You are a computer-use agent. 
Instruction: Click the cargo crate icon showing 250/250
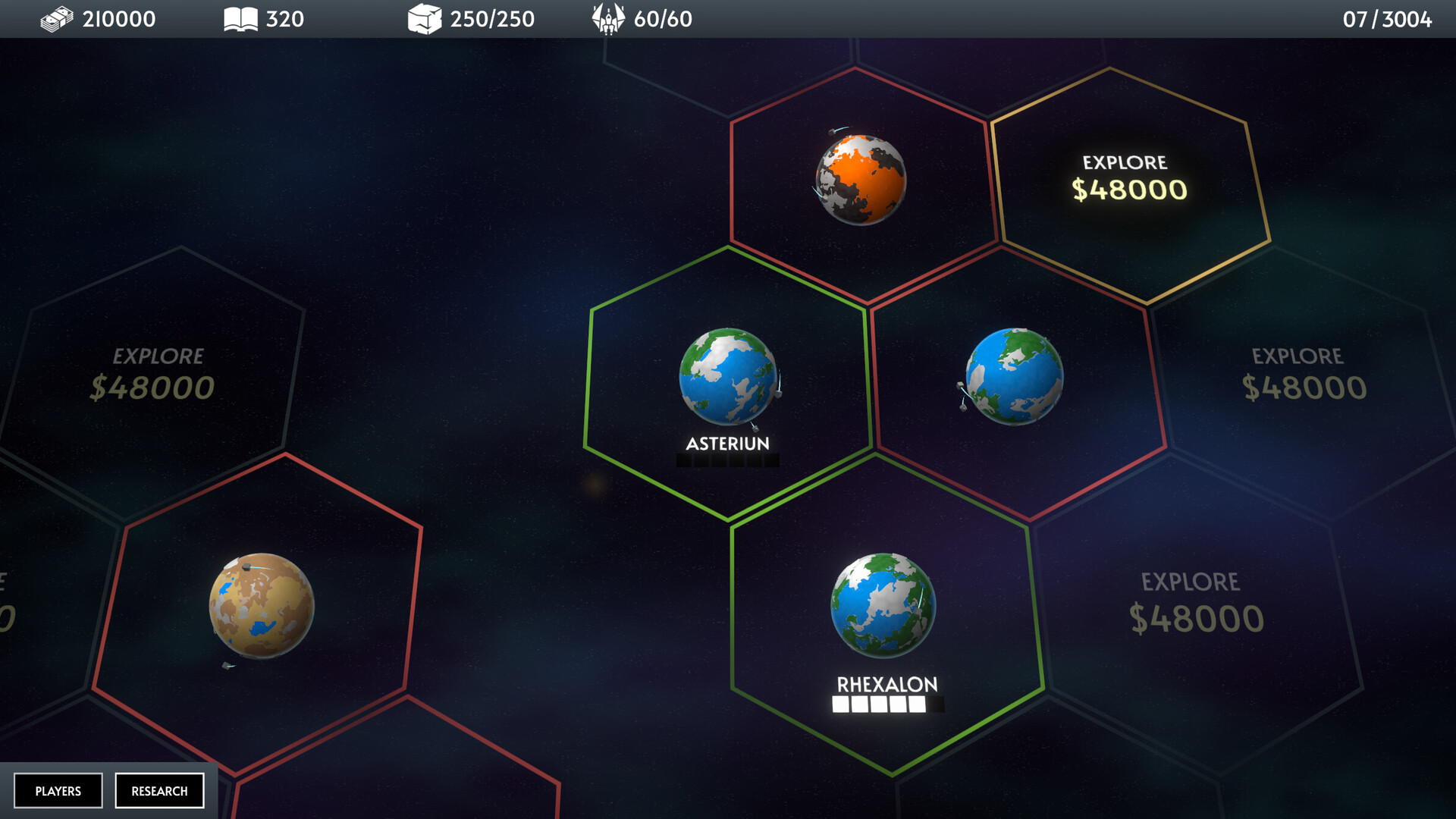pos(424,19)
